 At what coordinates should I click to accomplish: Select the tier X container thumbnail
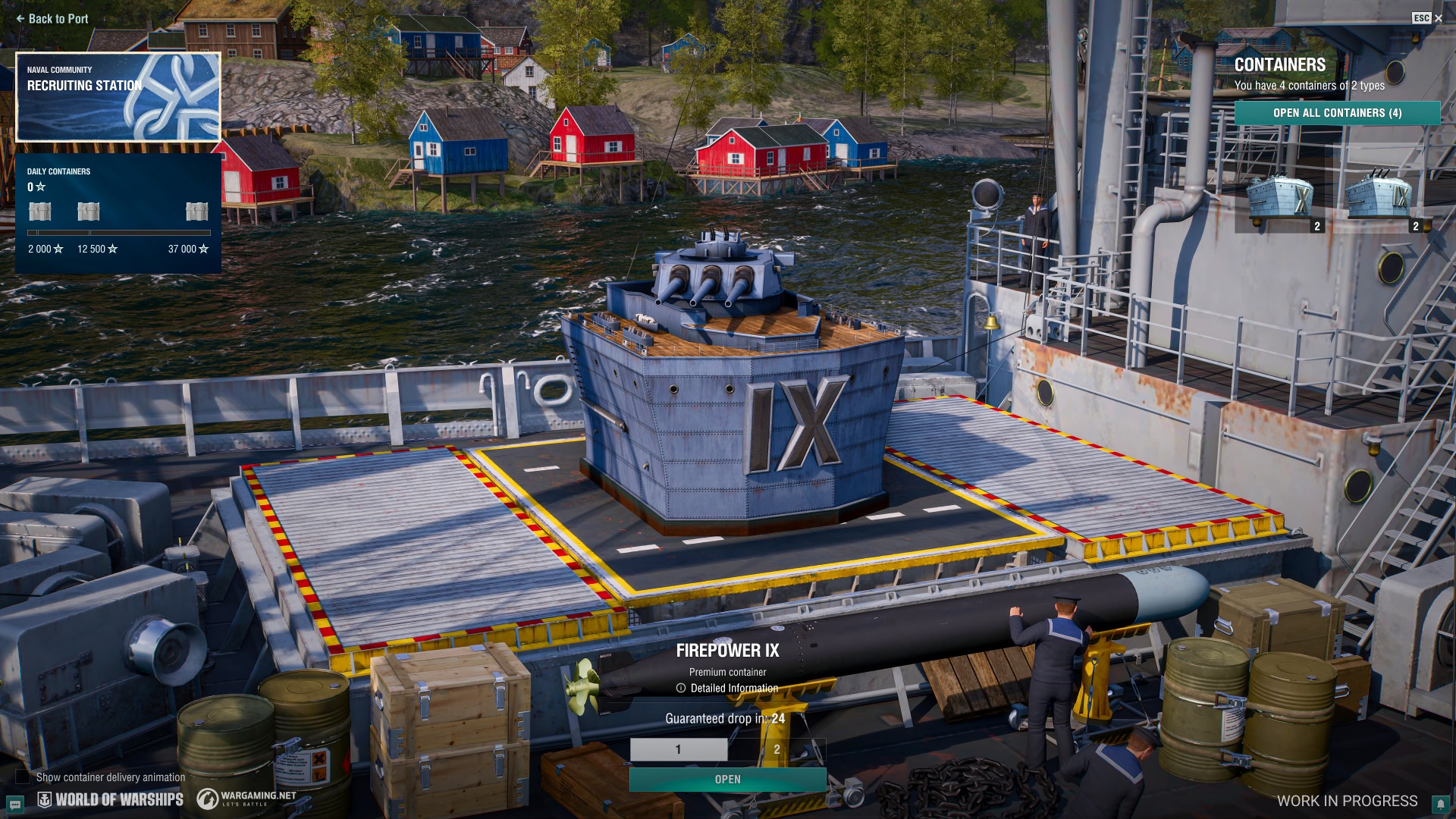(x=1280, y=199)
